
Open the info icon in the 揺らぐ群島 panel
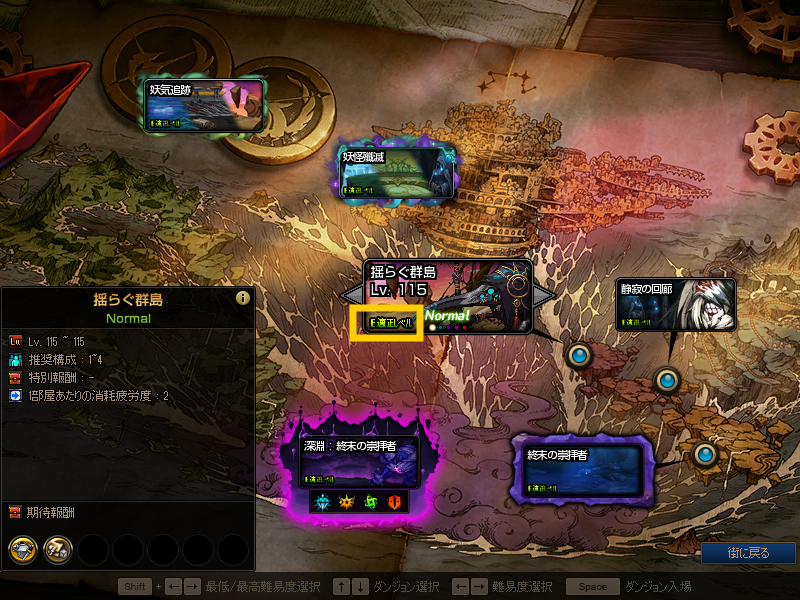click(242, 298)
